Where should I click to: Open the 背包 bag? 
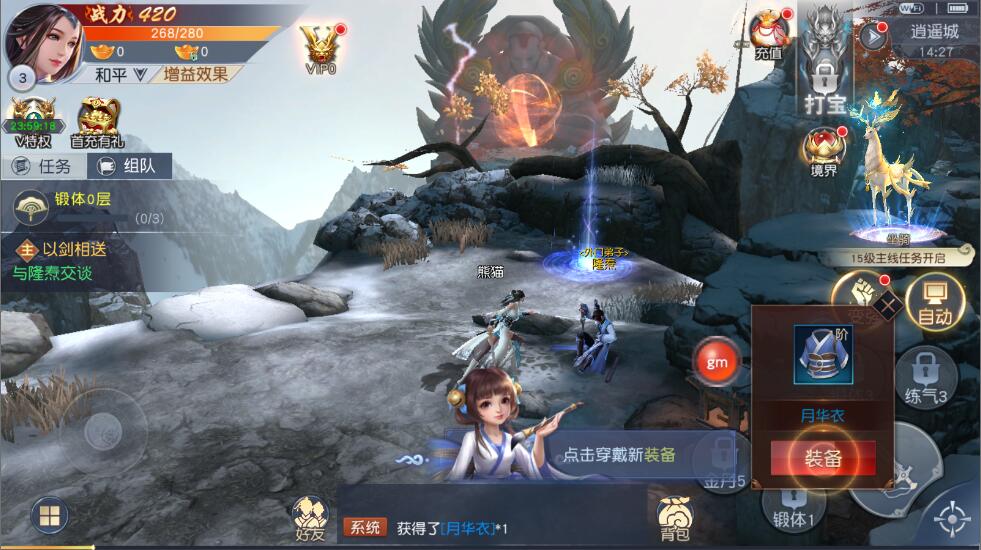(676, 518)
